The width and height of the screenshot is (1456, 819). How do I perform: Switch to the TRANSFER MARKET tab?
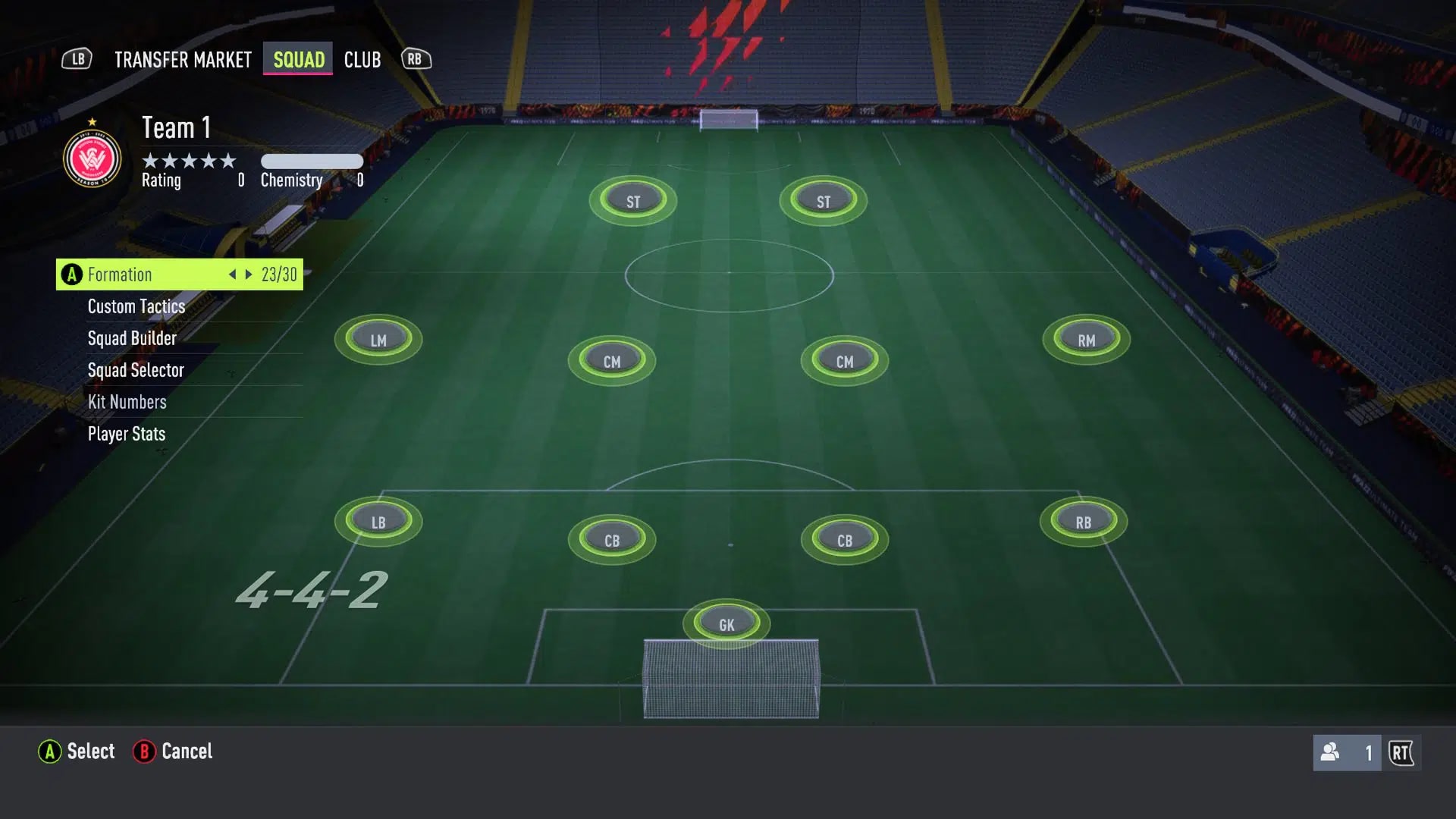182,60
